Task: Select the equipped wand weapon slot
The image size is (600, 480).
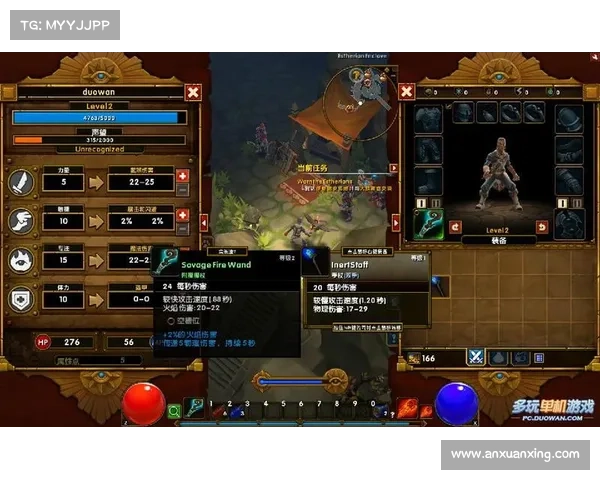Action: pos(428,224)
